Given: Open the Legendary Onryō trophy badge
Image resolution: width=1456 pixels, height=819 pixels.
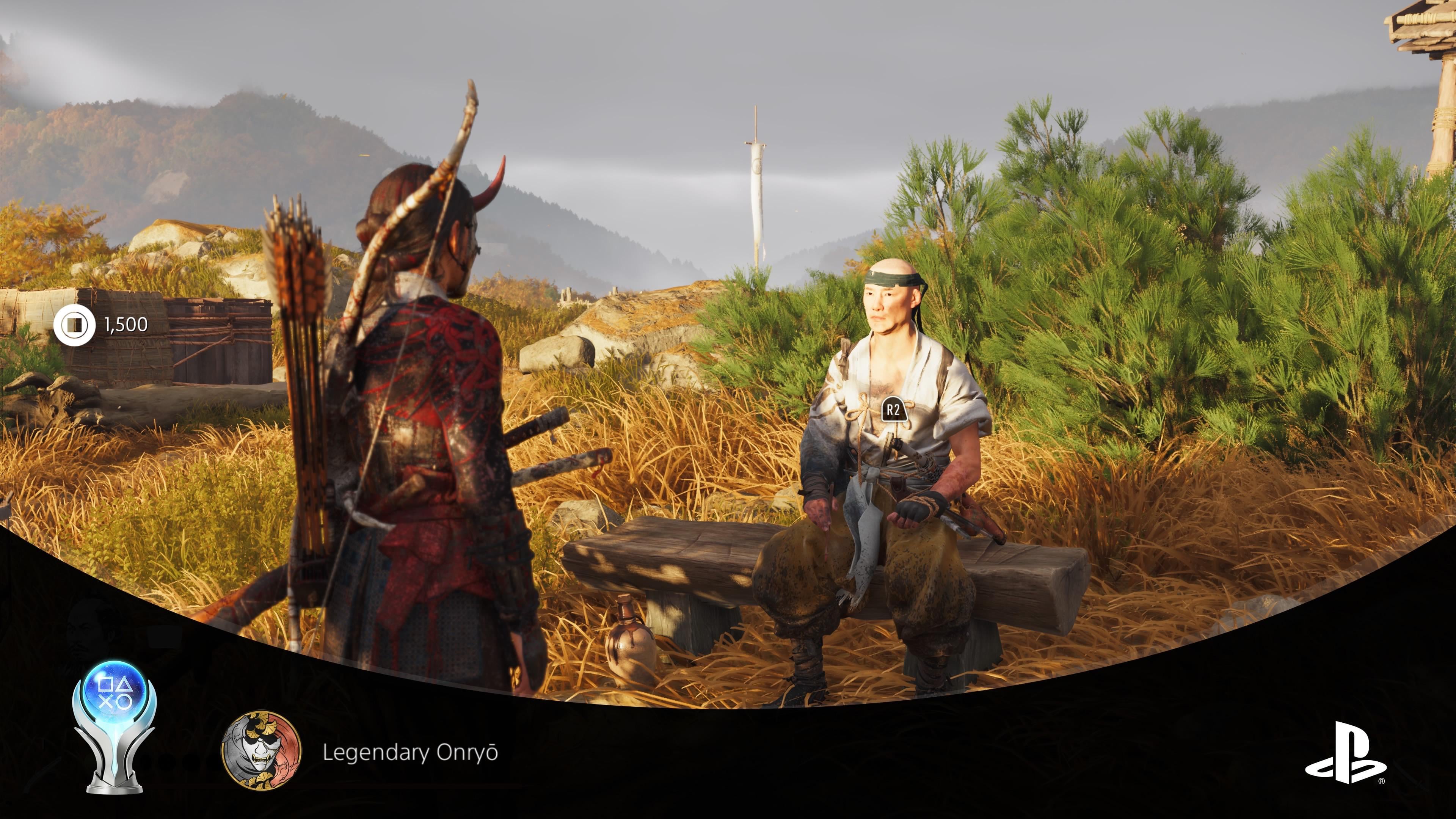Looking at the screenshot, I should (261, 751).
